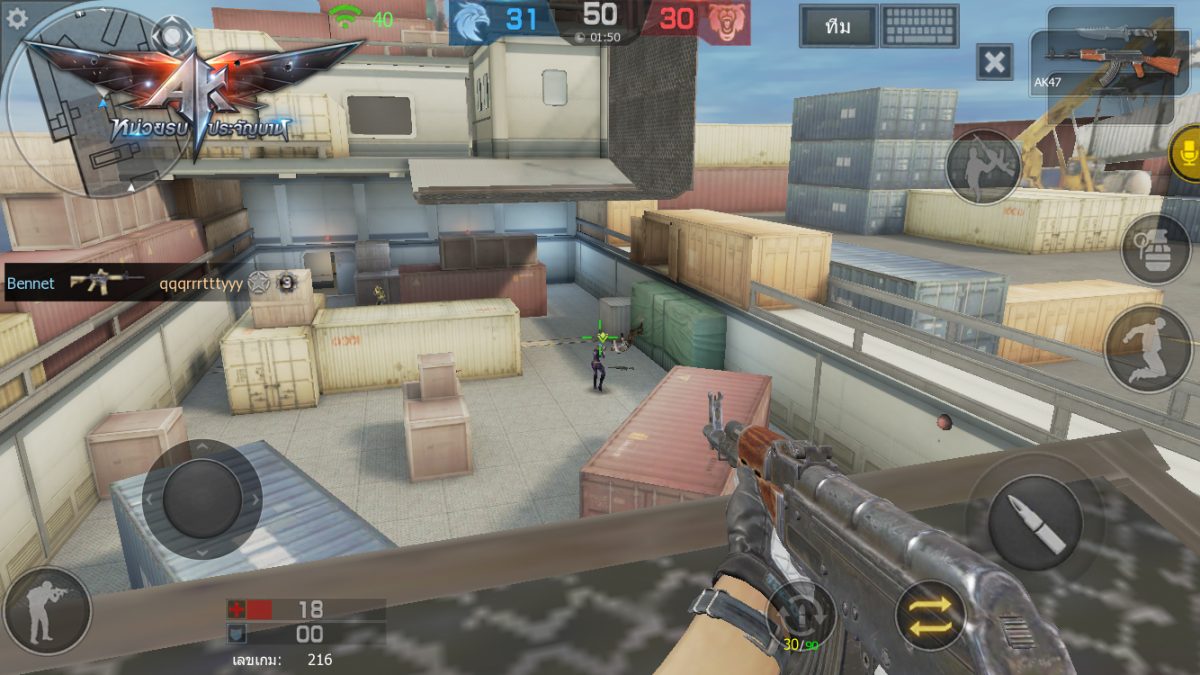The width and height of the screenshot is (1200, 675).
Task: Tap the crouch figure button
Action: click(x=1148, y=348)
